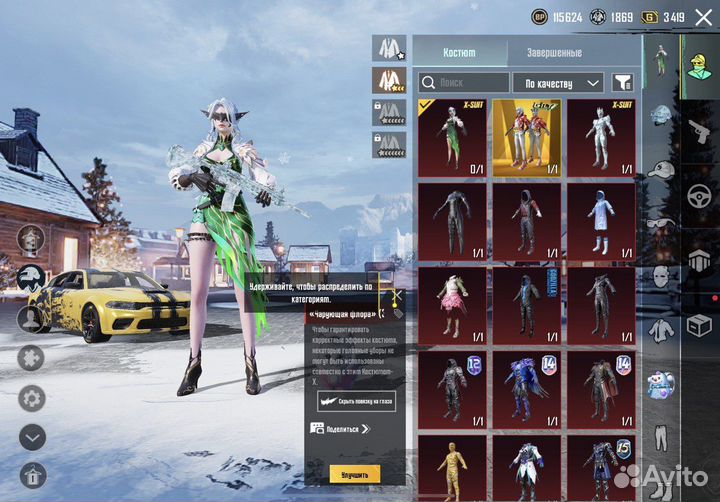This screenshot has width=720, height=502.
Task: Switch to the Завершенные tab
Action: pyautogui.click(x=553, y=52)
